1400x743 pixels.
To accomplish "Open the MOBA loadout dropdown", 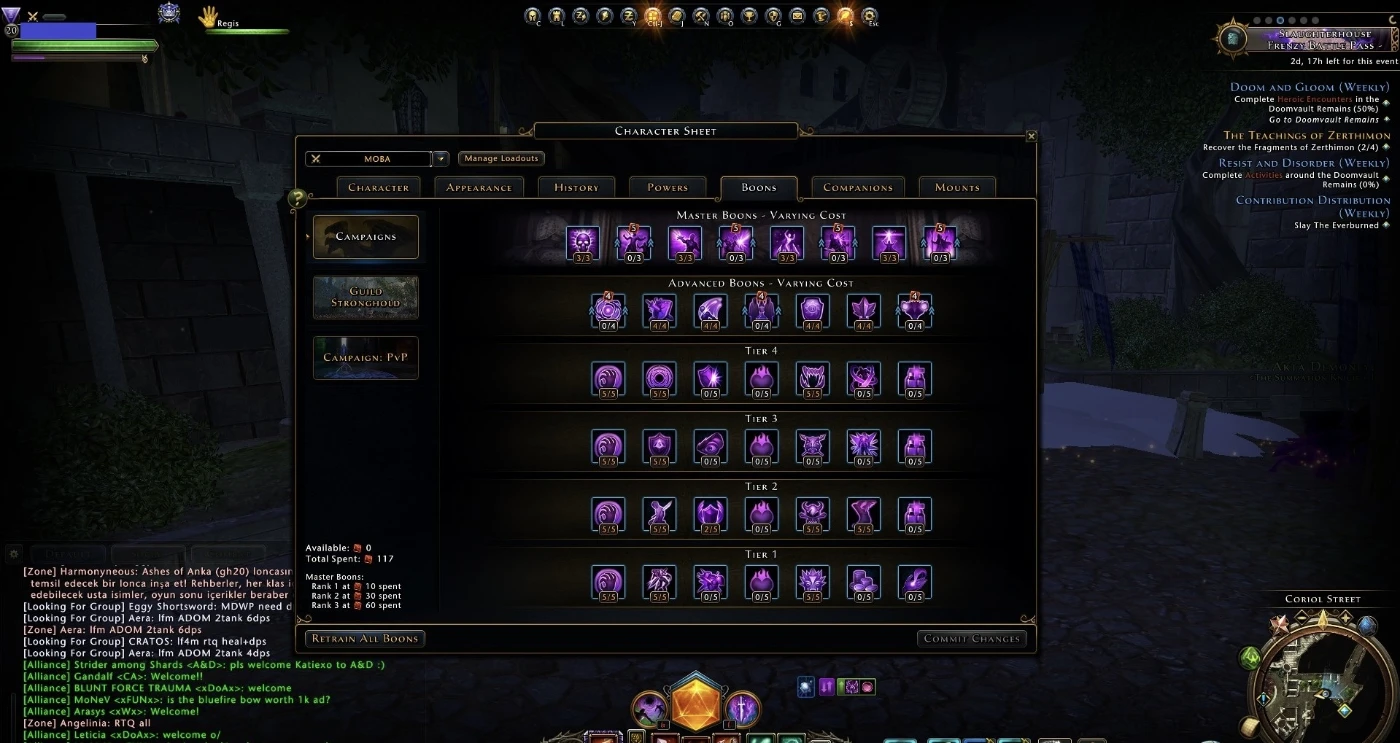I will pos(440,158).
